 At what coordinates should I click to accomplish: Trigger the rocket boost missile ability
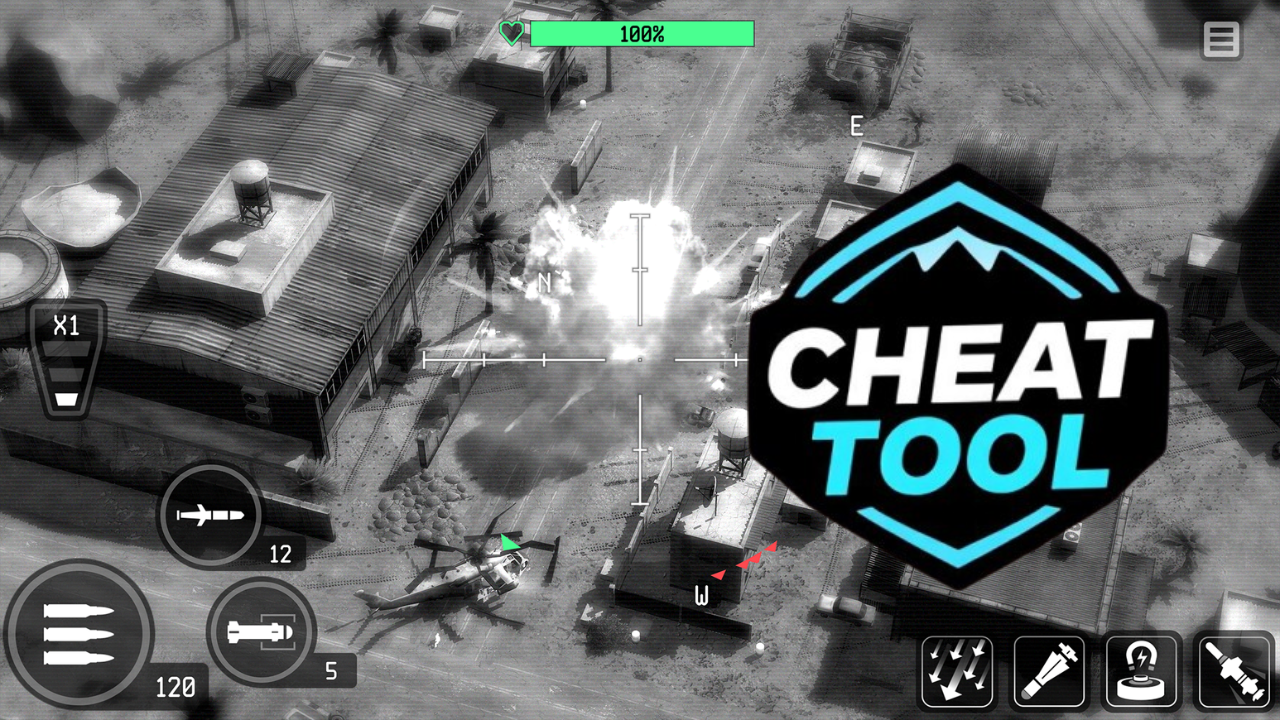1235,671
